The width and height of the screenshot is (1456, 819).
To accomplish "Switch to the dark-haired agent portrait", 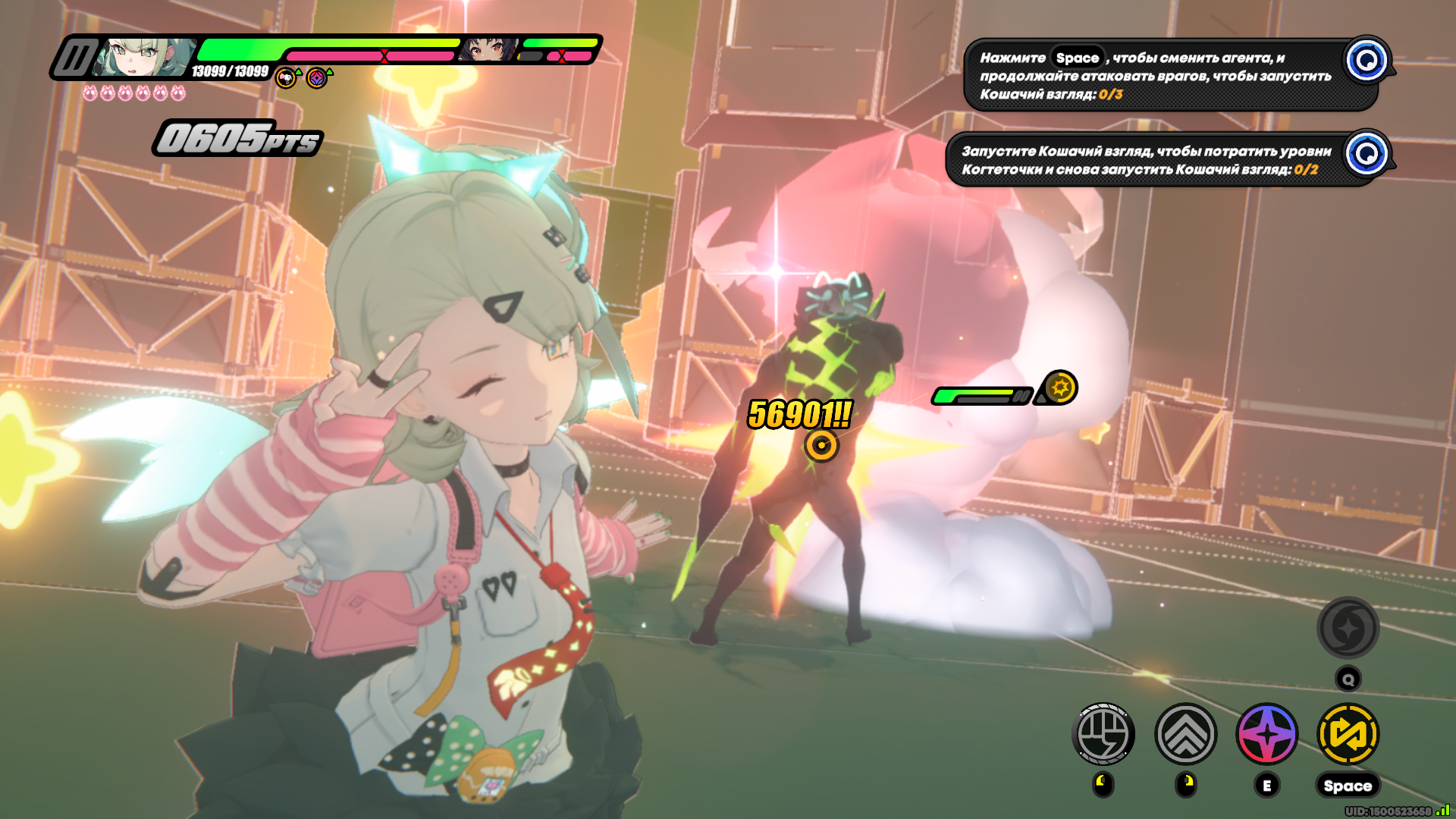I will (x=488, y=50).
